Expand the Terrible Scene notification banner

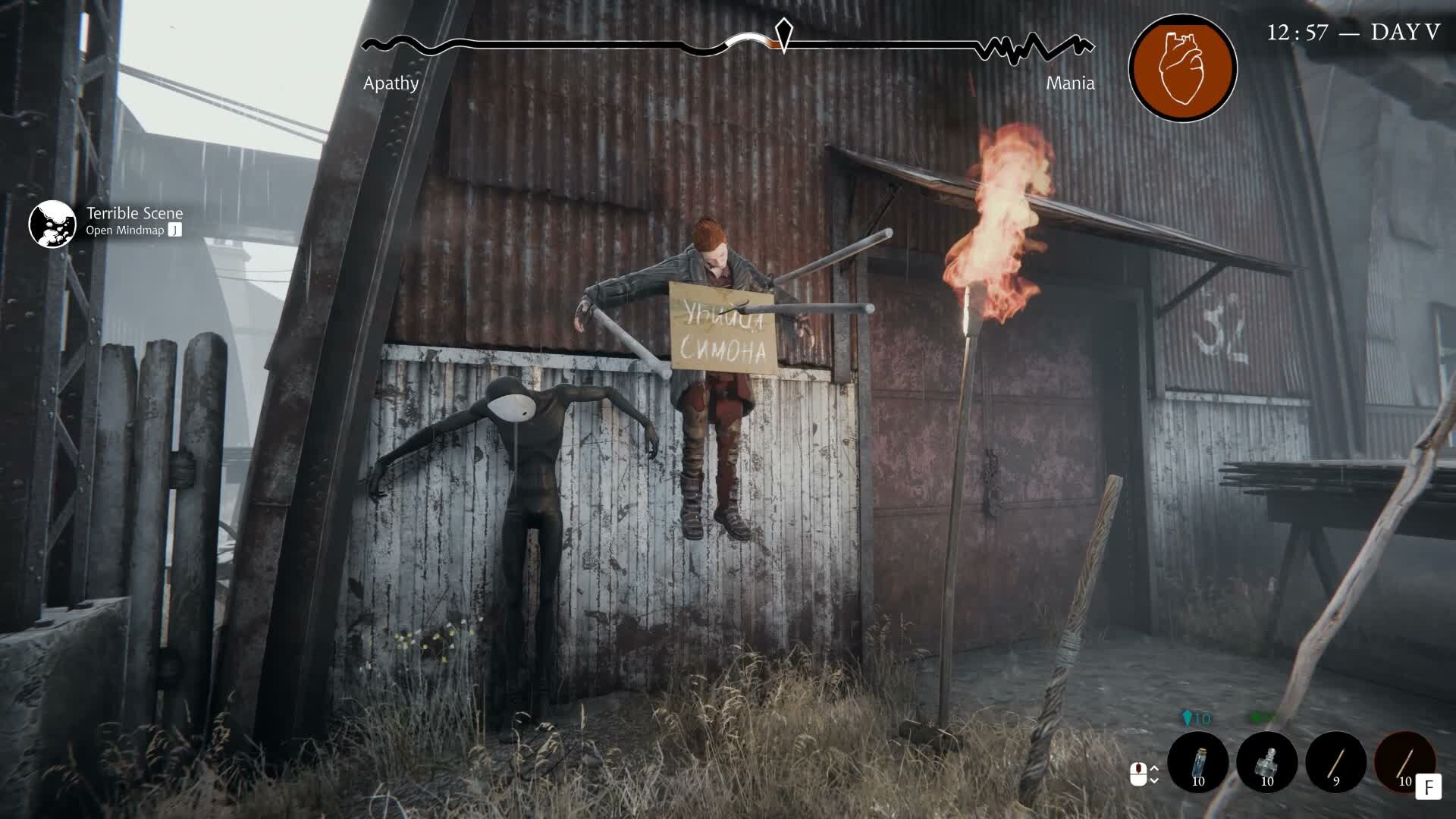click(133, 214)
